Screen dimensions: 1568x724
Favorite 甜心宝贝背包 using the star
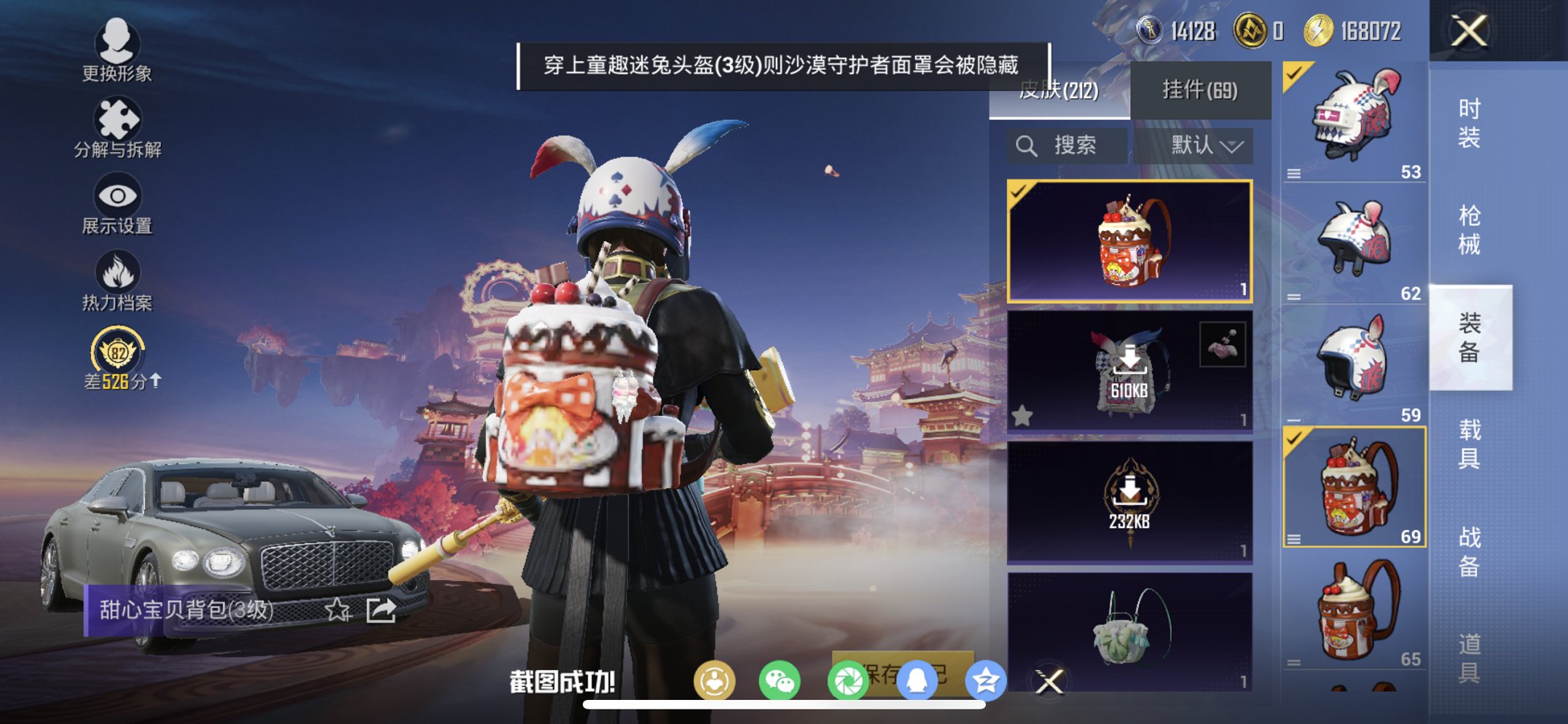(x=338, y=610)
